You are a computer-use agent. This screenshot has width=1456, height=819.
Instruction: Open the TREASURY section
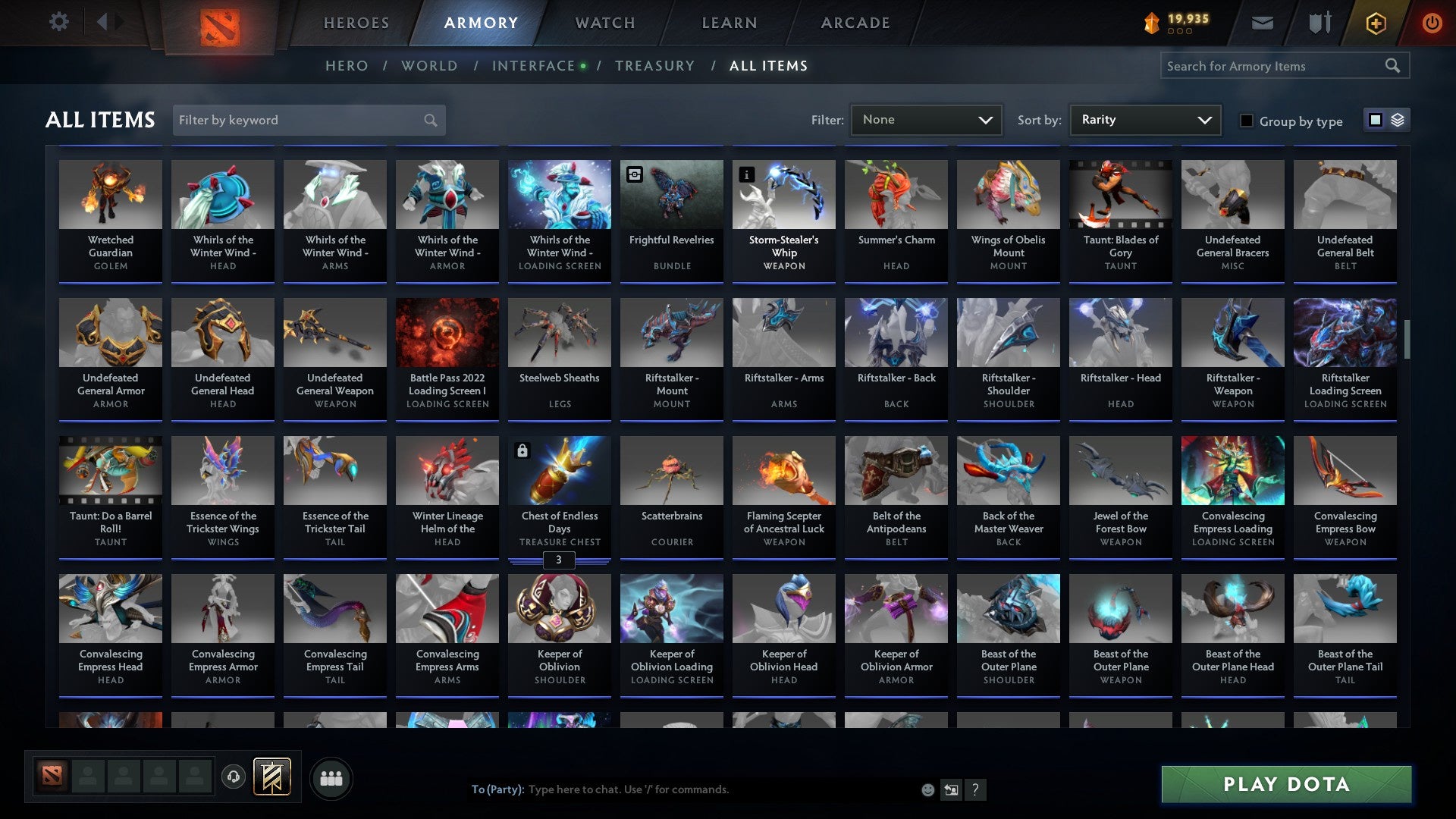655,66
